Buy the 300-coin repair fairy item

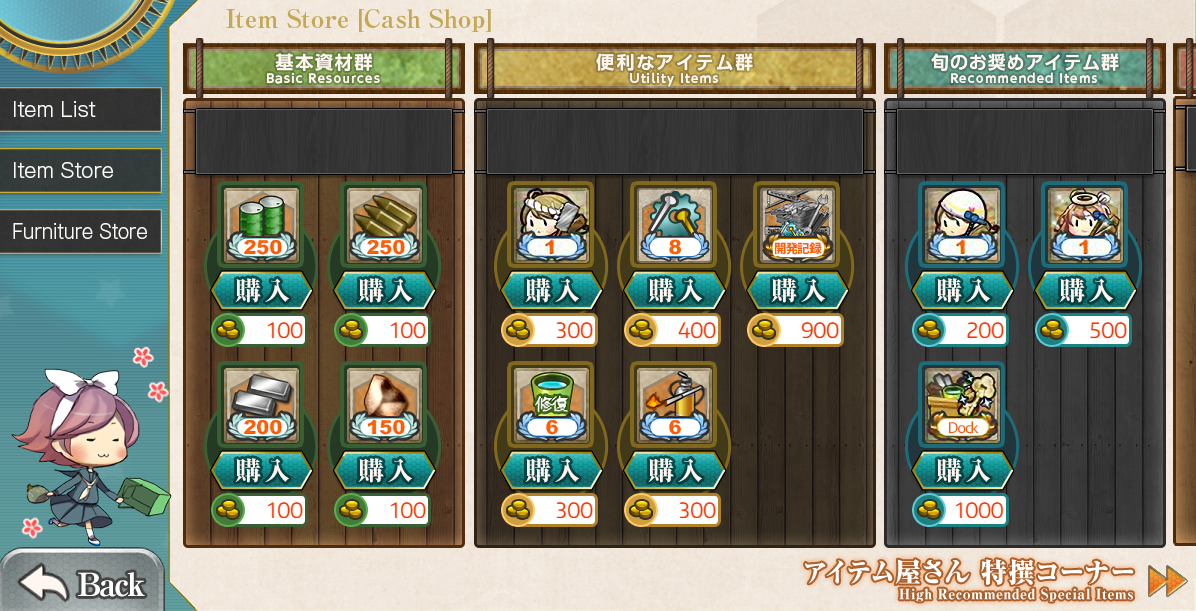click(x=551, y=291)
